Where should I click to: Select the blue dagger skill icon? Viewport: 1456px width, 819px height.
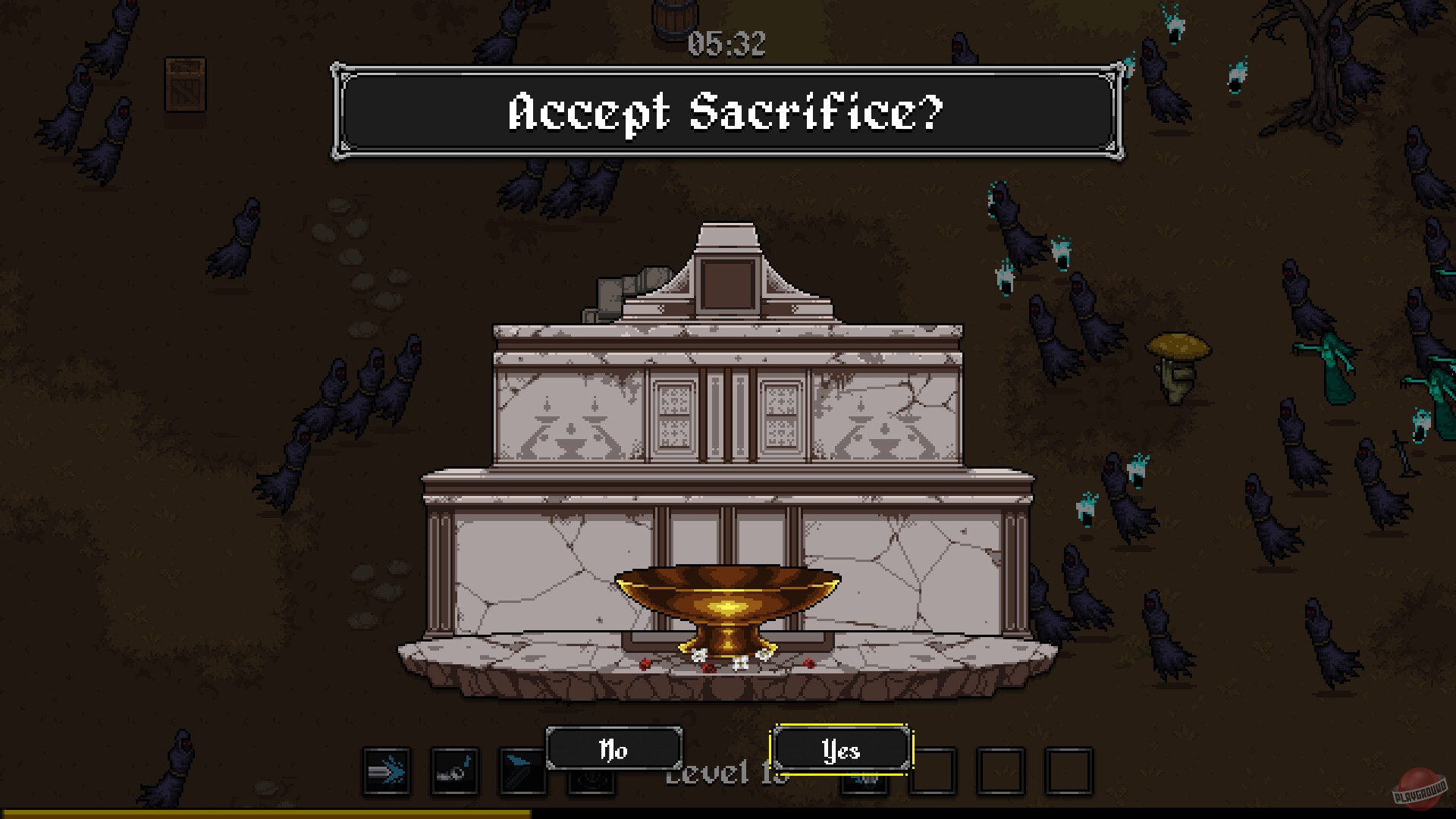click(x=522, y=772)
